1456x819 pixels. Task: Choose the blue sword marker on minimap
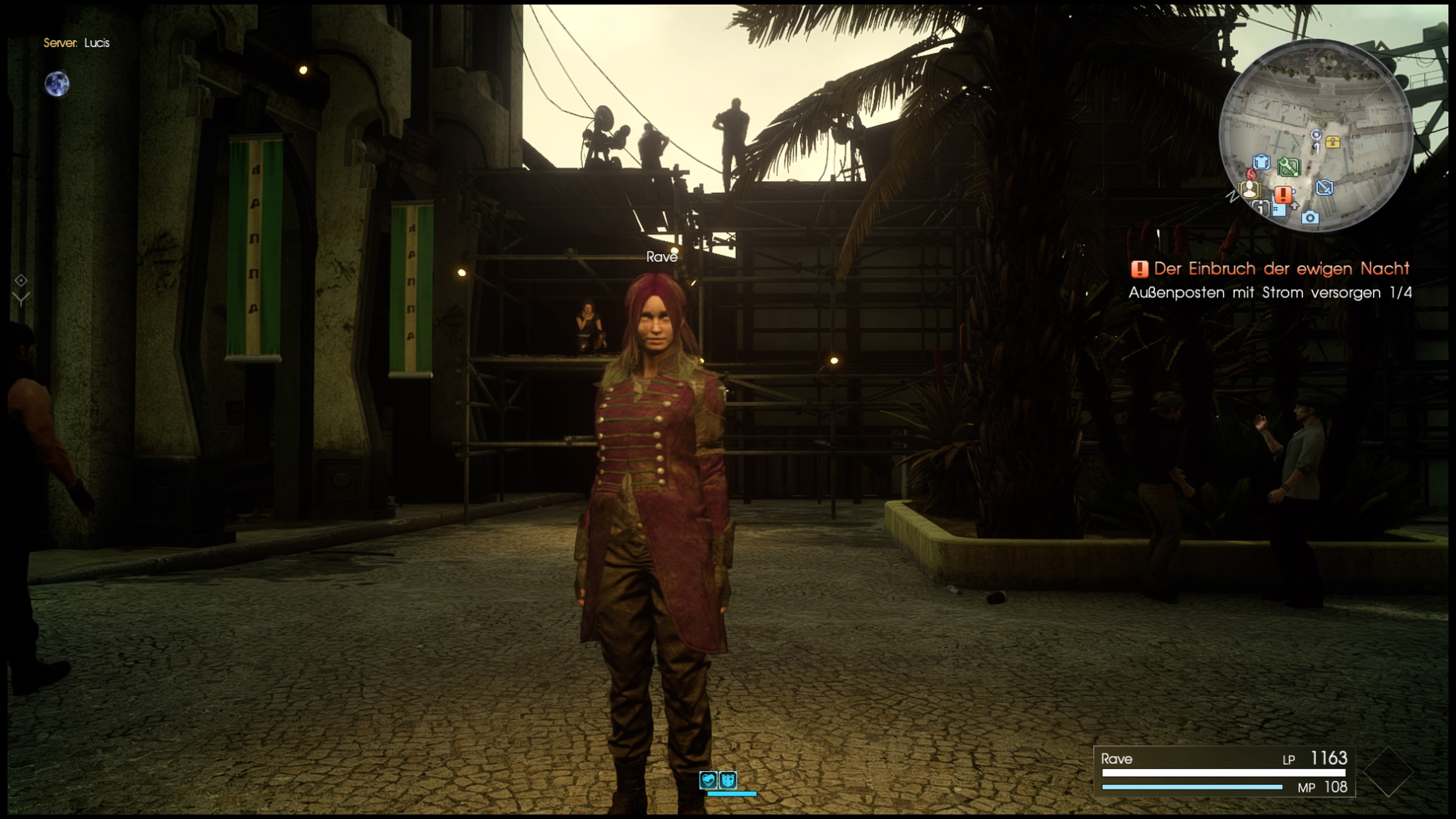pos(1324,188)
